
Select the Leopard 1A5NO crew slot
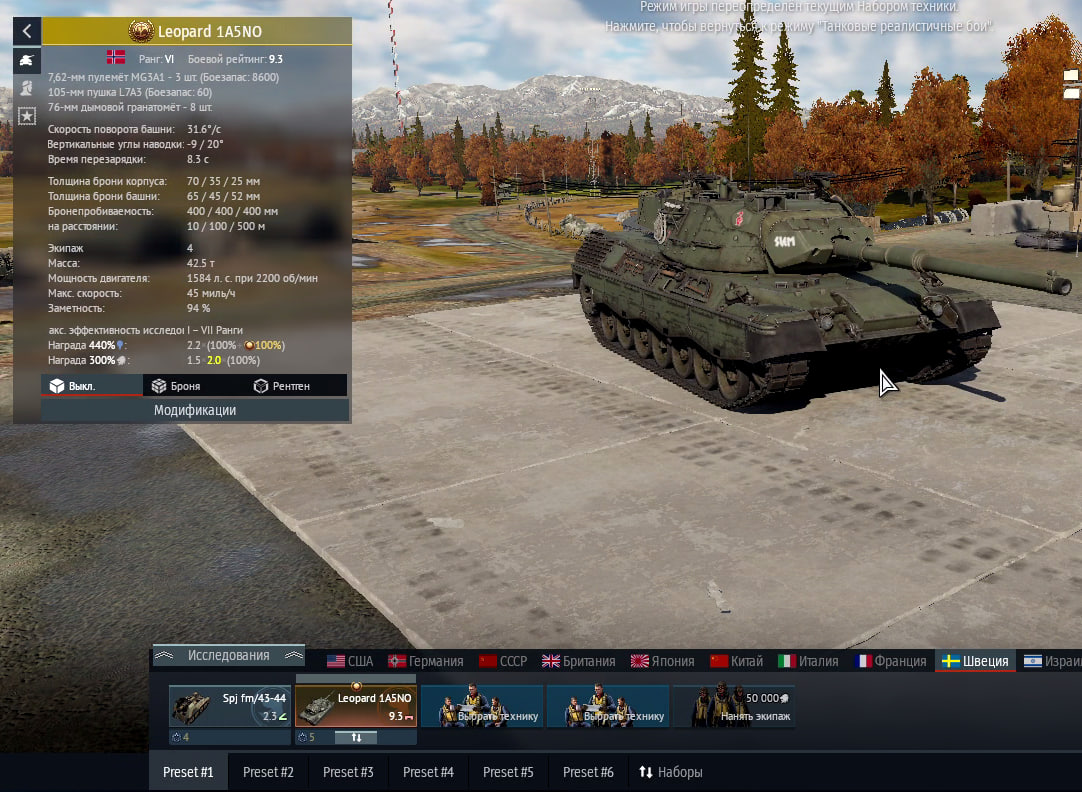pyautogui.click(x=355, y=705)
